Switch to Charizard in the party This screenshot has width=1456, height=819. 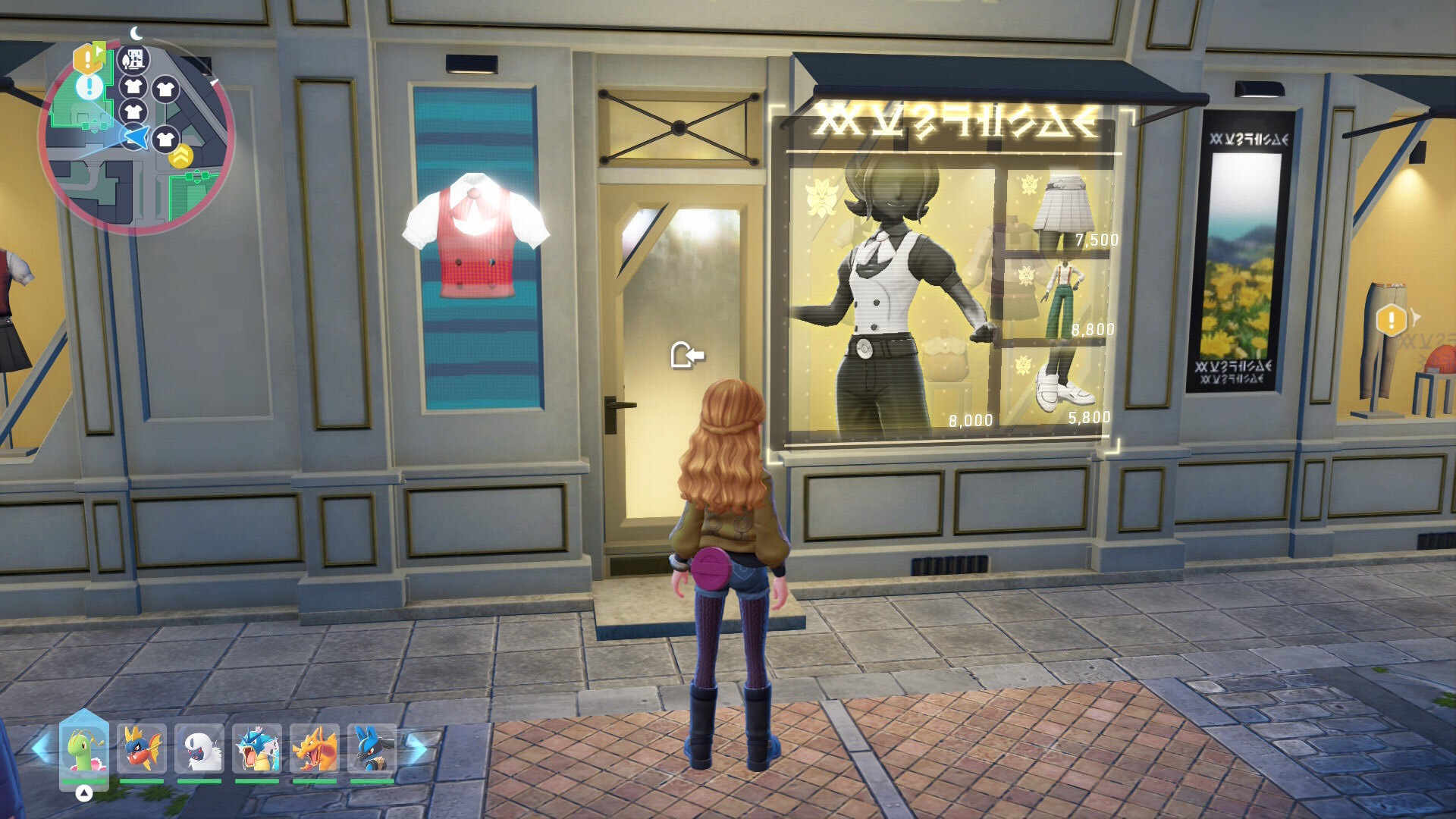315,749
